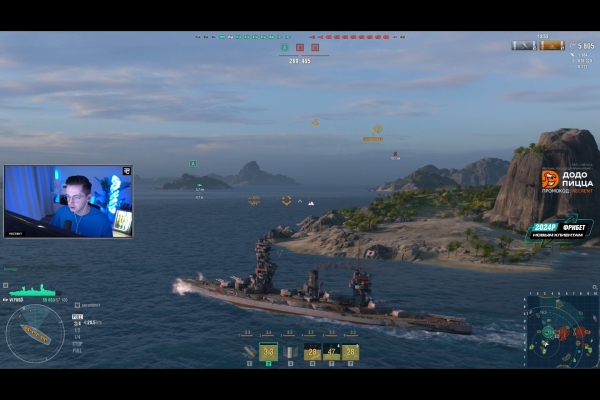Set engine telegraph to 1/2 speed
The height and width of the screenshot is (400, 600).
pos(78,329)
